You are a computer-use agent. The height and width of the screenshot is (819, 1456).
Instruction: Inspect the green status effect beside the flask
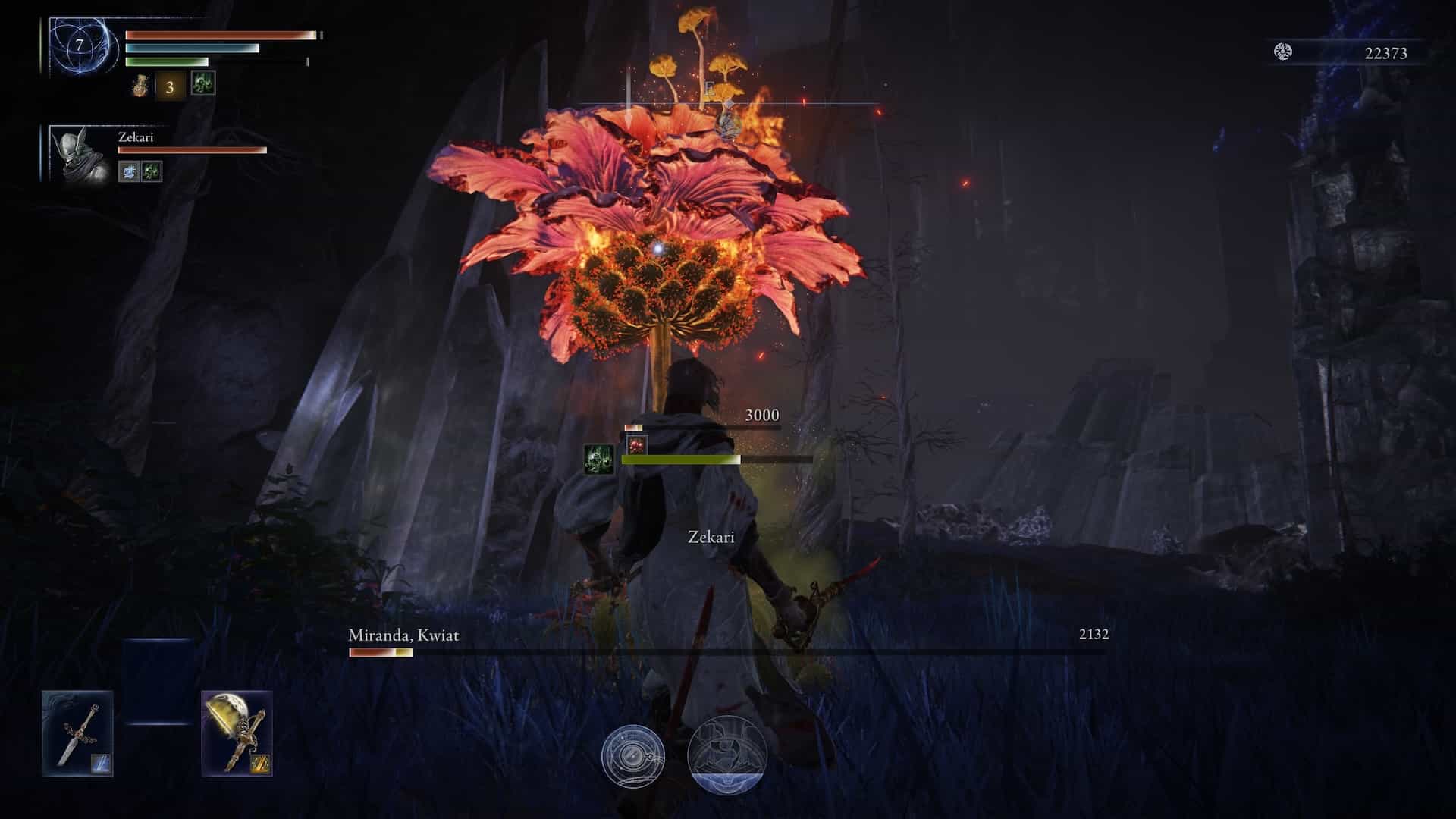click(x=202, y=83)
